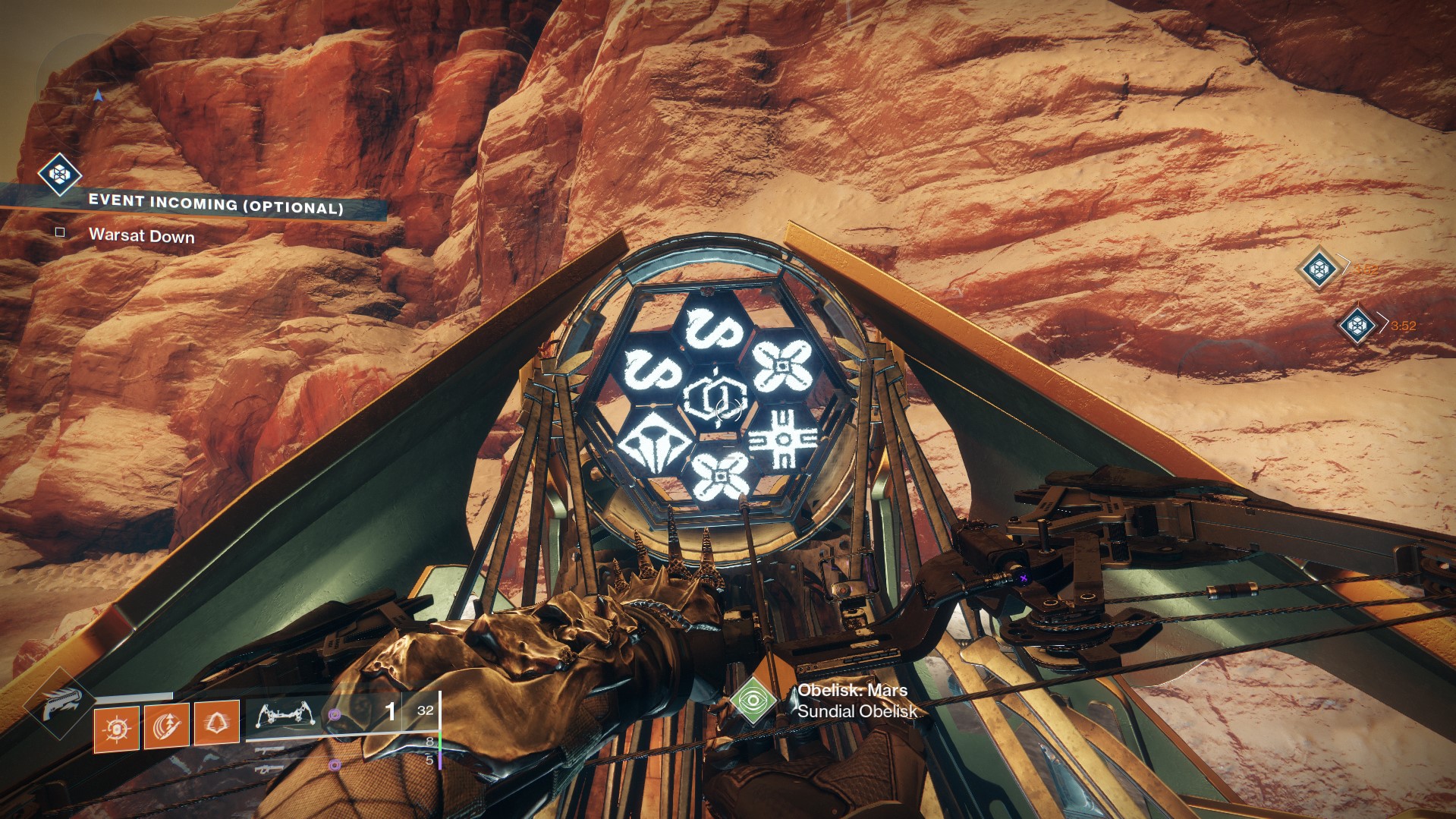
Task: Click the Sundial Obelisk label
Action: tap(856, 712)
